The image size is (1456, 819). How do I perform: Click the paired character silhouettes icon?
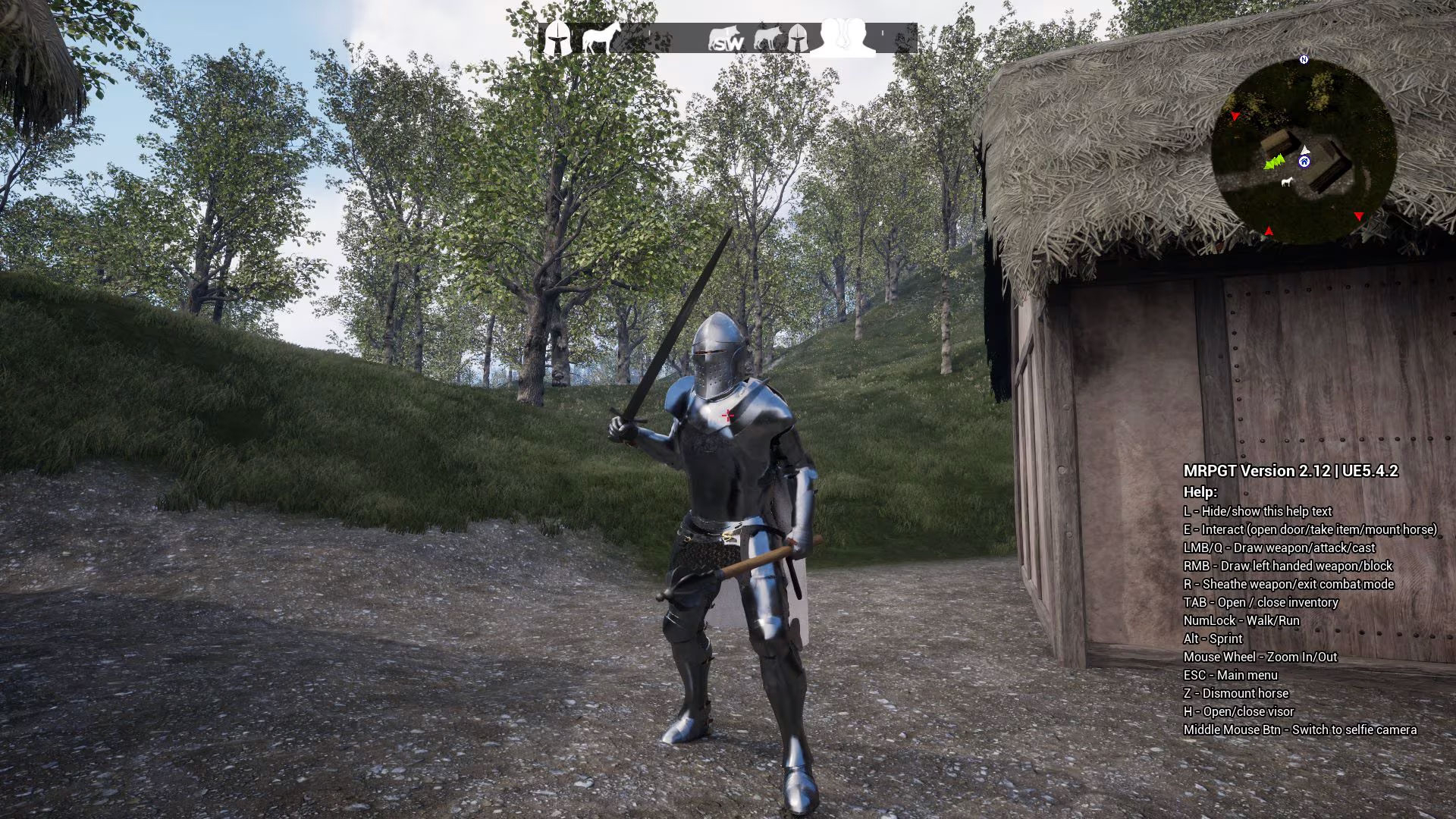[843, 36]
